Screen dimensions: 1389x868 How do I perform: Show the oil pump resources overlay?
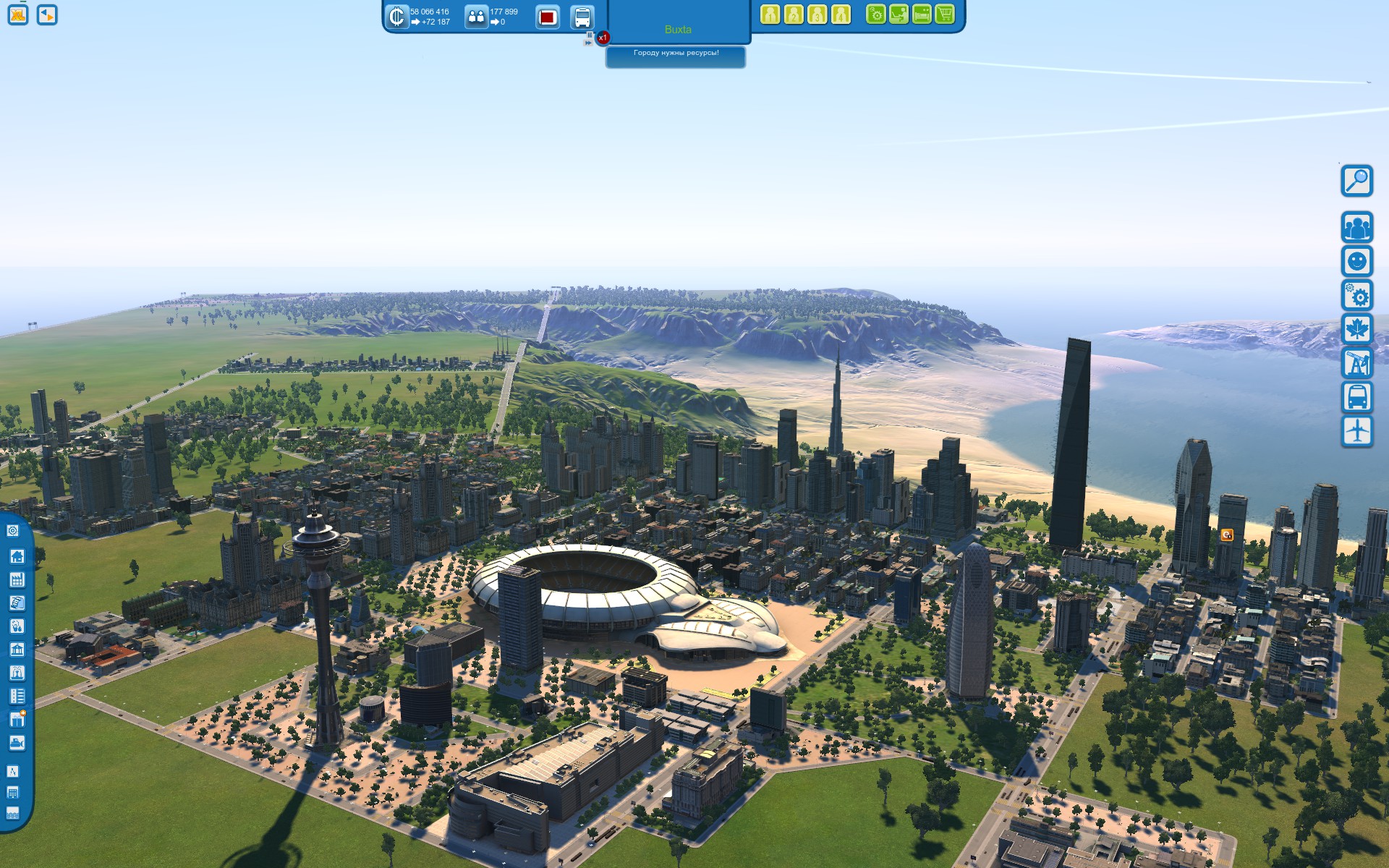click(x=1356, y=363)
